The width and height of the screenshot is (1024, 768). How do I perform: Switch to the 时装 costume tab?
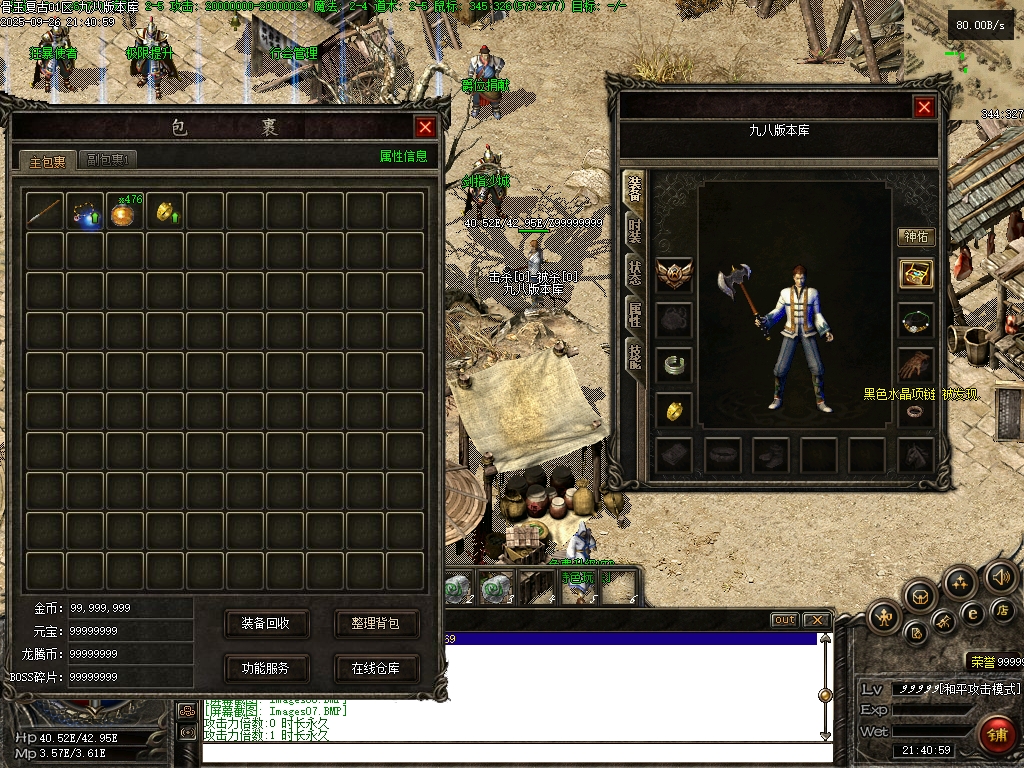(x=634, y=232)
